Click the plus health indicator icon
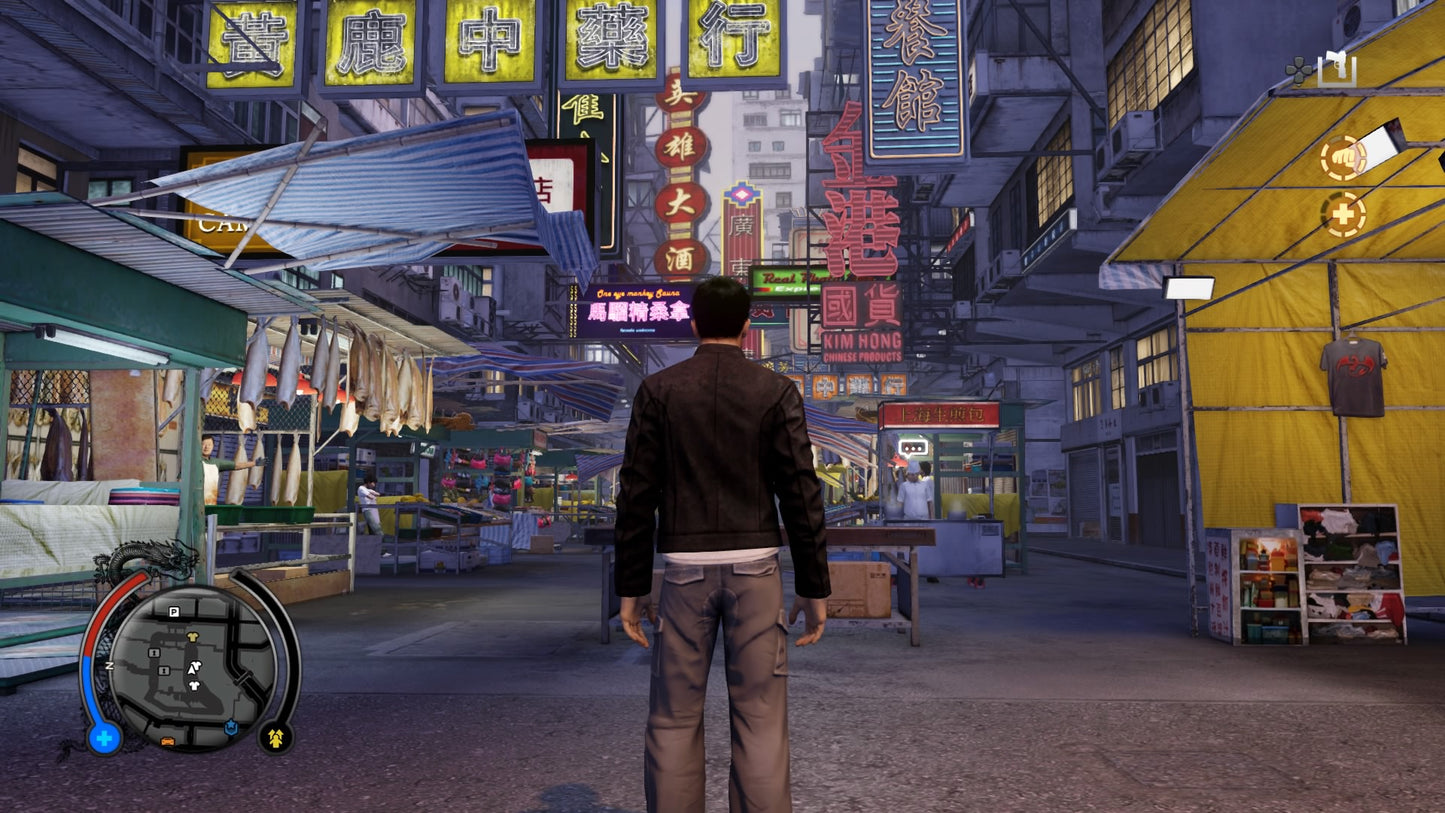The width and height of the screenshot is (1445, 813). 1344,214
